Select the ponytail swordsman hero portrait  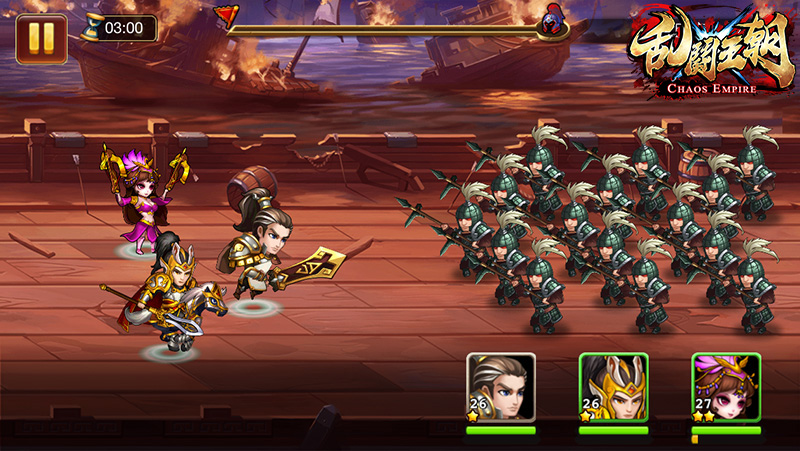tap(501, 388)
